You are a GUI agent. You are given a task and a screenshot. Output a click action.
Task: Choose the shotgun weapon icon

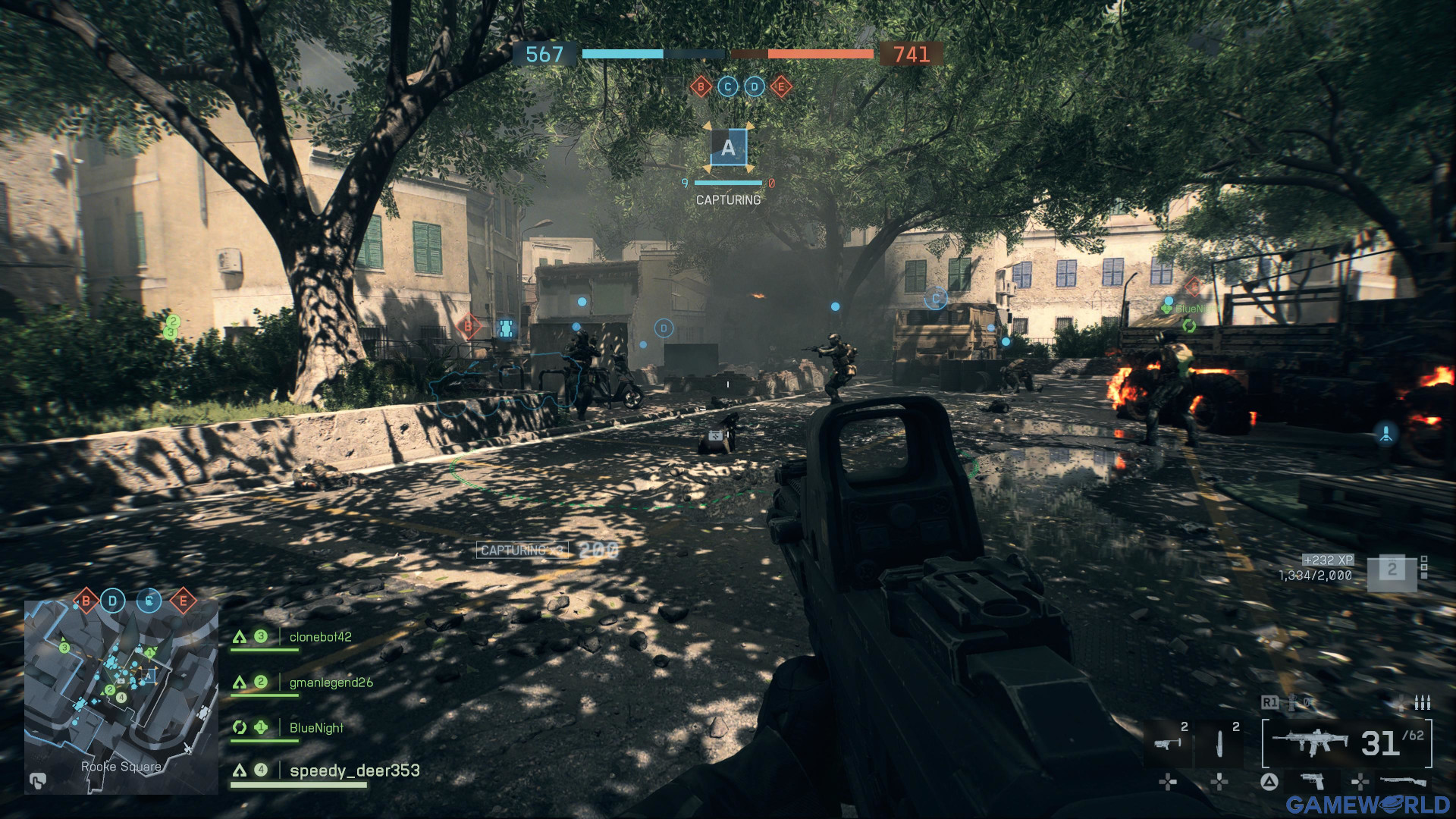[x=1403, y=780]
